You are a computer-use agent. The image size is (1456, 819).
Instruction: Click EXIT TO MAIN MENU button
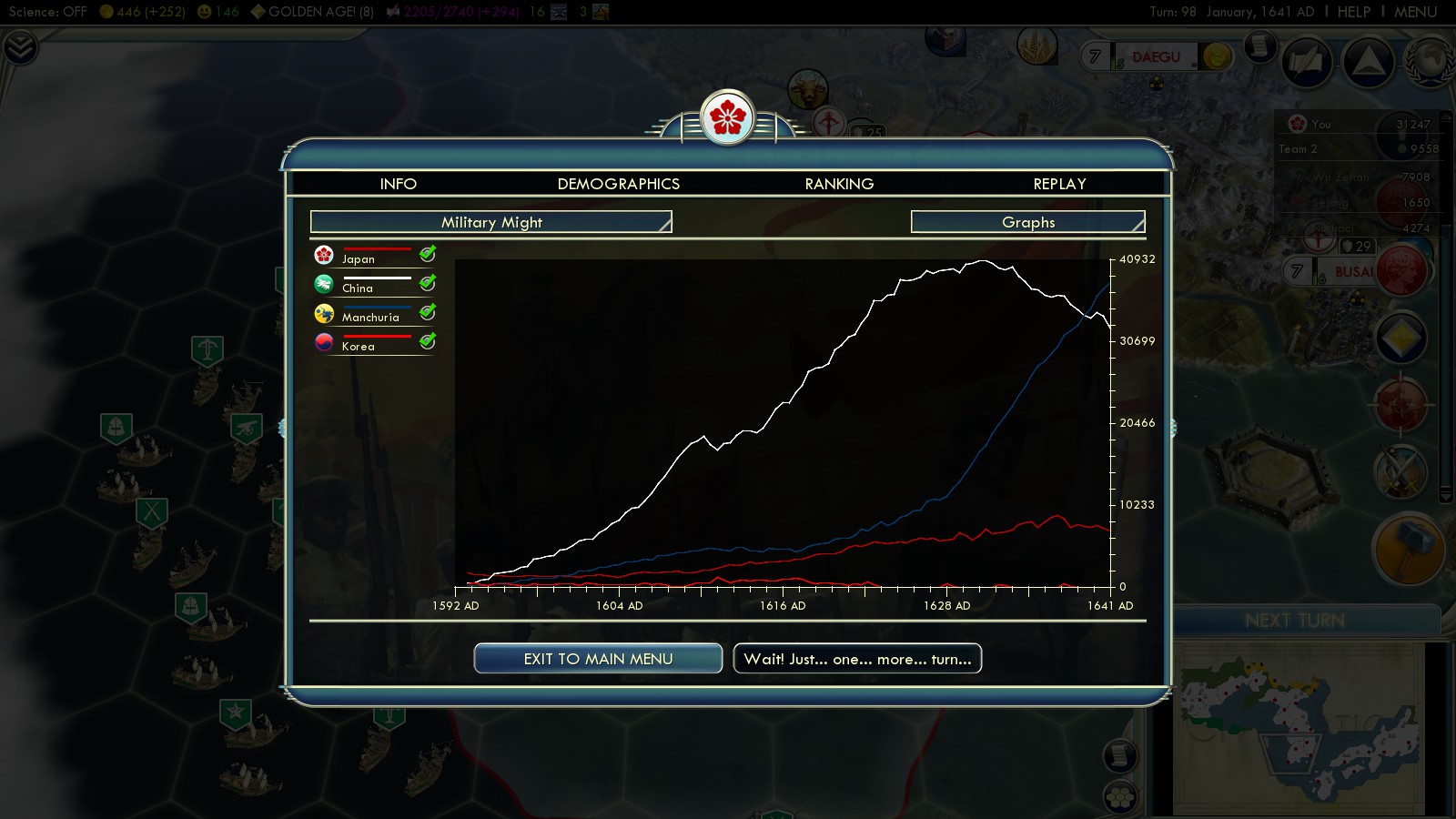point(598,659)
